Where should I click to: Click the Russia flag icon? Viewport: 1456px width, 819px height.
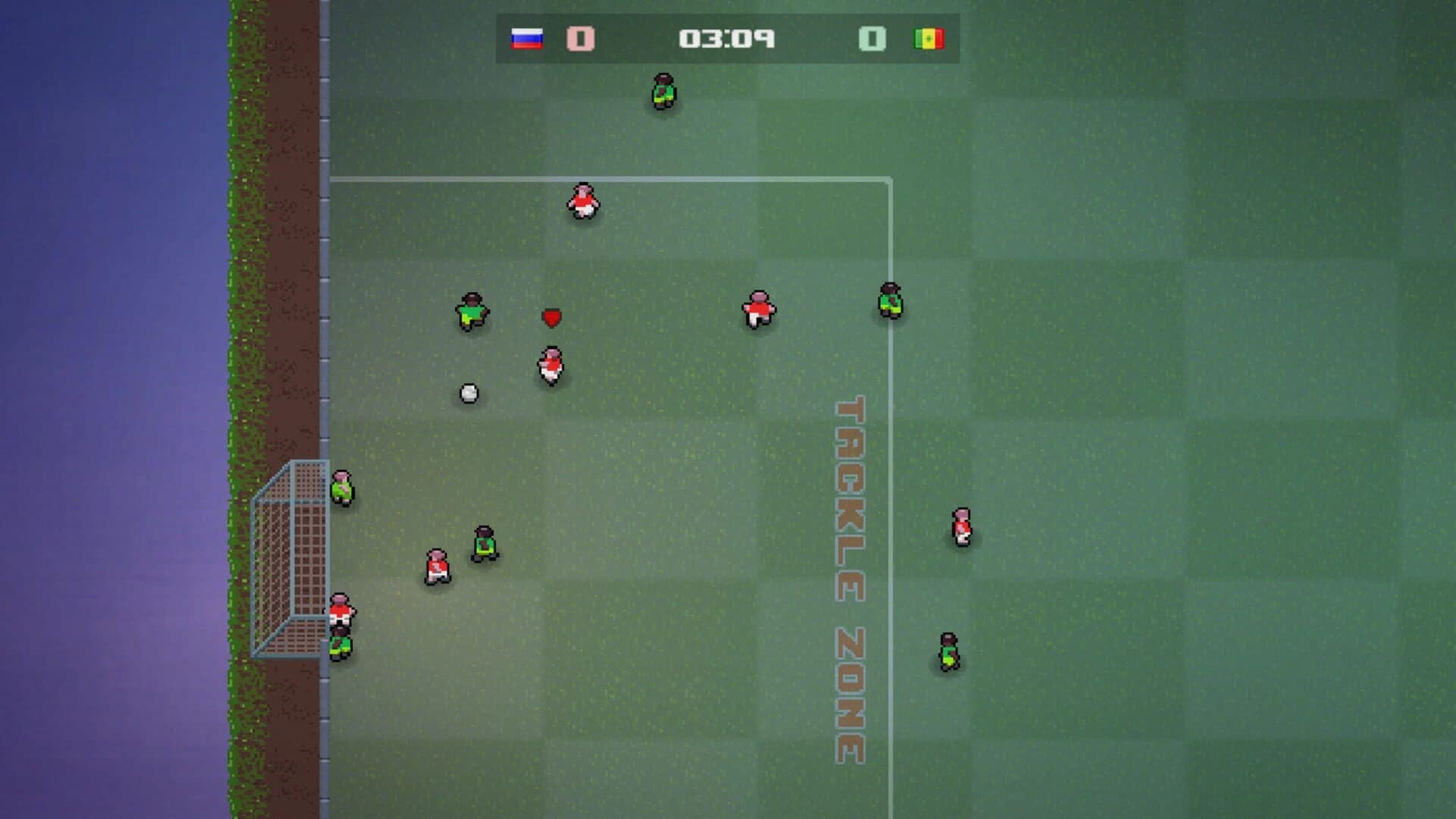526,39
